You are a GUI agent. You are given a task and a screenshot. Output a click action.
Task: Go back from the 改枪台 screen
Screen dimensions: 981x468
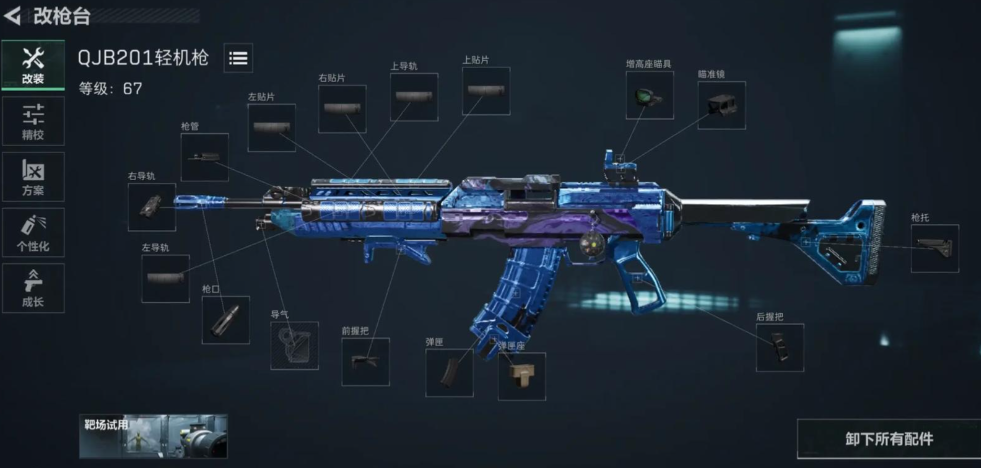(x=13, y=16)
